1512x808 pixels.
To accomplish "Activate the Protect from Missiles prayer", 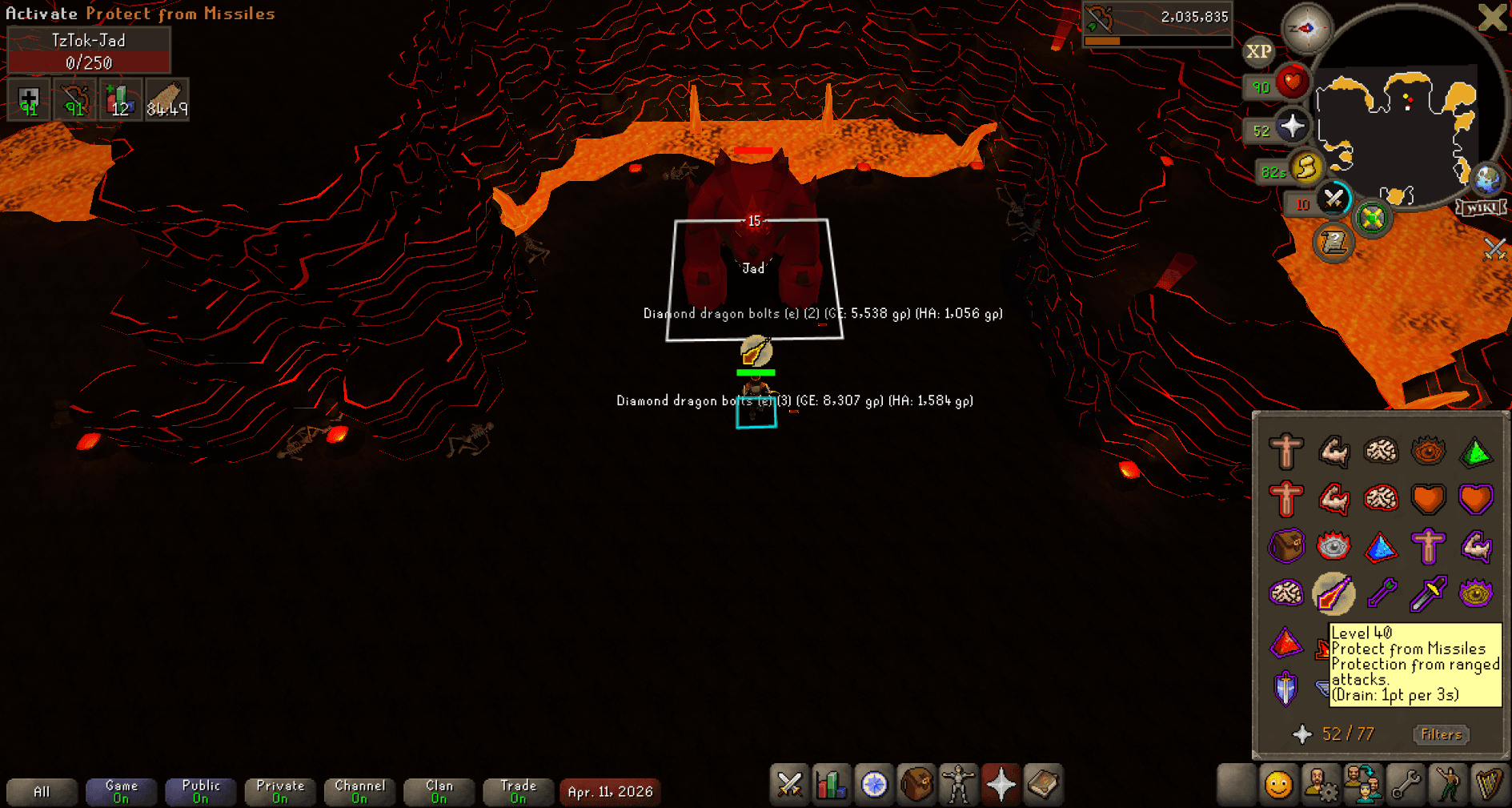I will click(x=1334, y=593).
